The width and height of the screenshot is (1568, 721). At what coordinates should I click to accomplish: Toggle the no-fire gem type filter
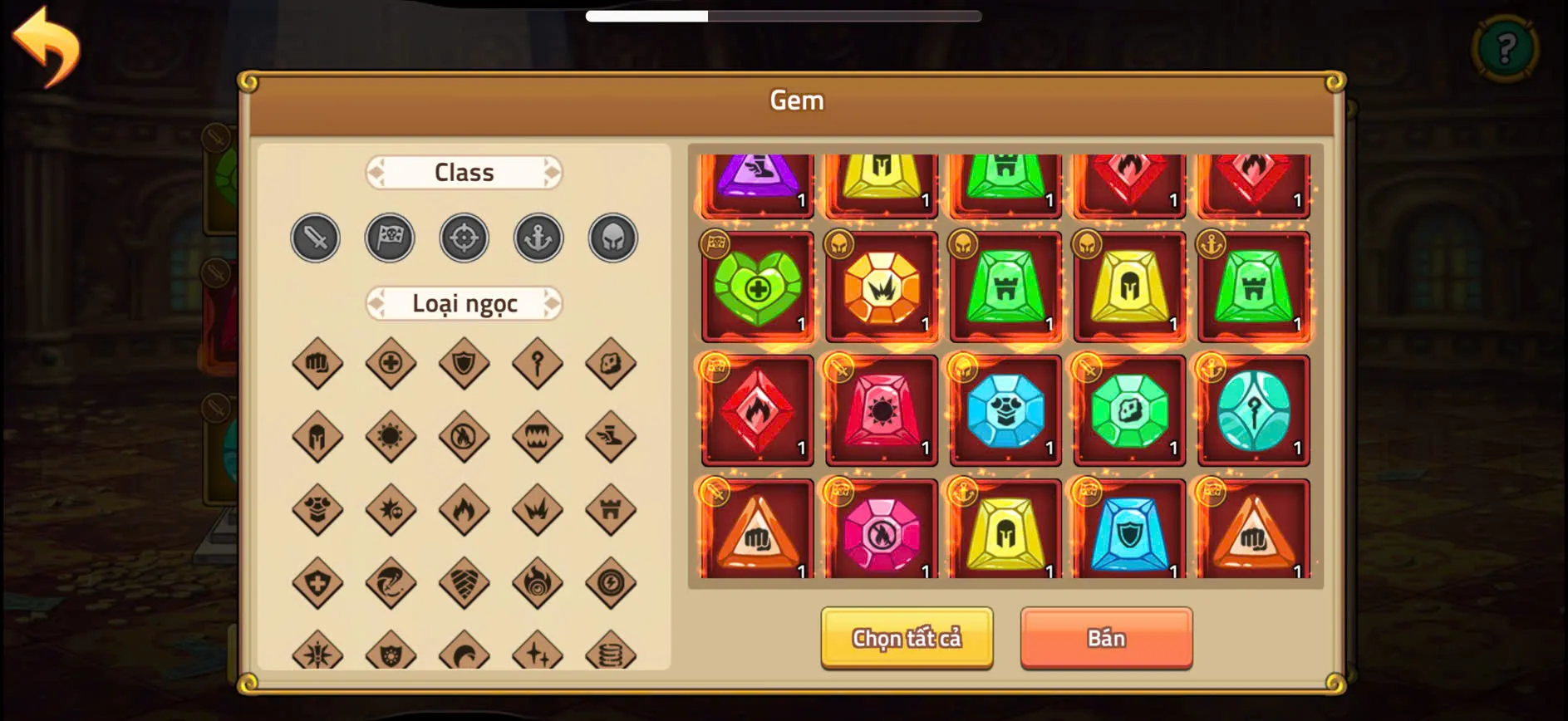pyautogui.click(x=464, y=436)
